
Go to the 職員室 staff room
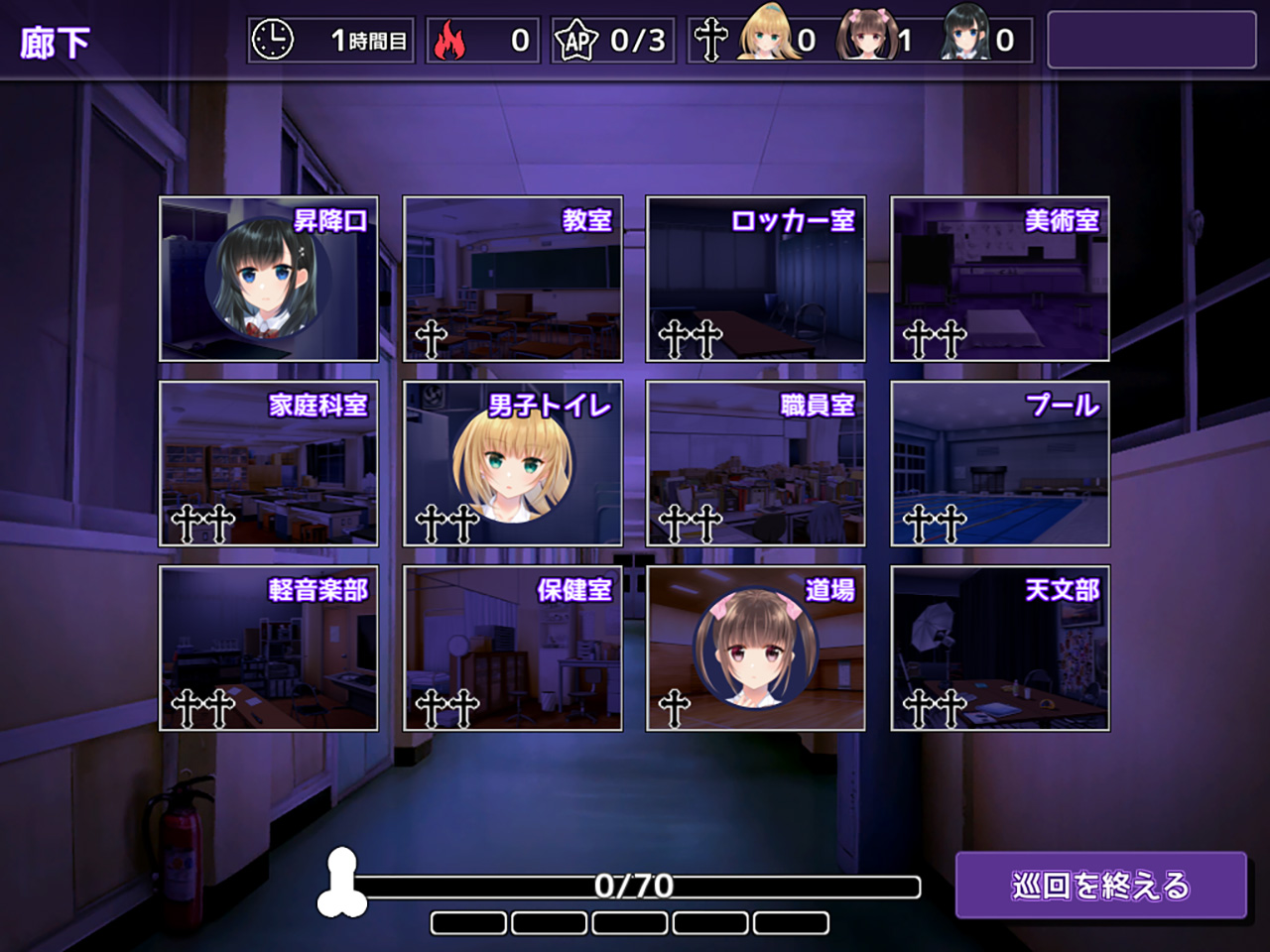coord(756,463)
